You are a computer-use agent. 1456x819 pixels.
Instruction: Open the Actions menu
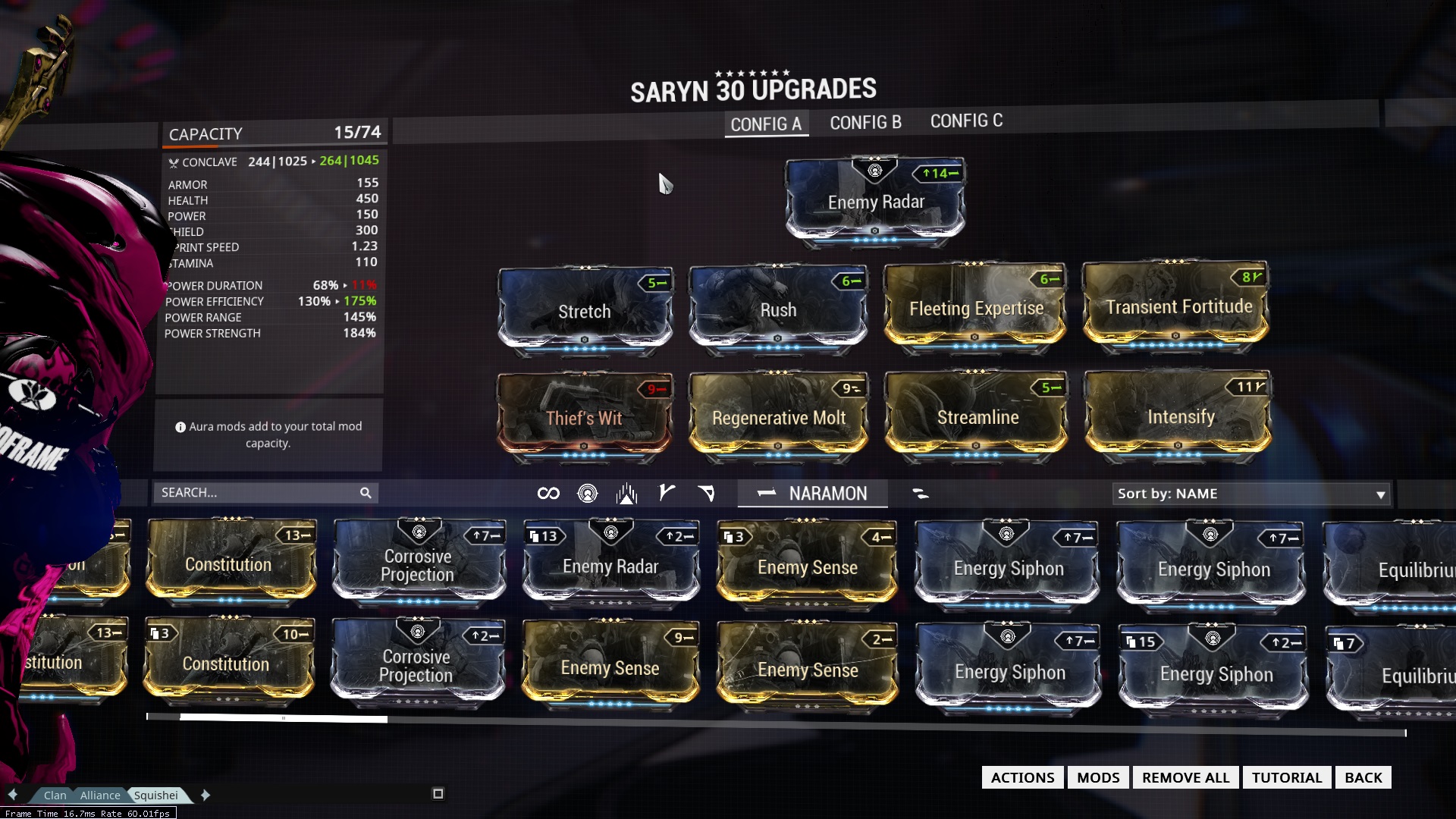[x=1022, y=777]
